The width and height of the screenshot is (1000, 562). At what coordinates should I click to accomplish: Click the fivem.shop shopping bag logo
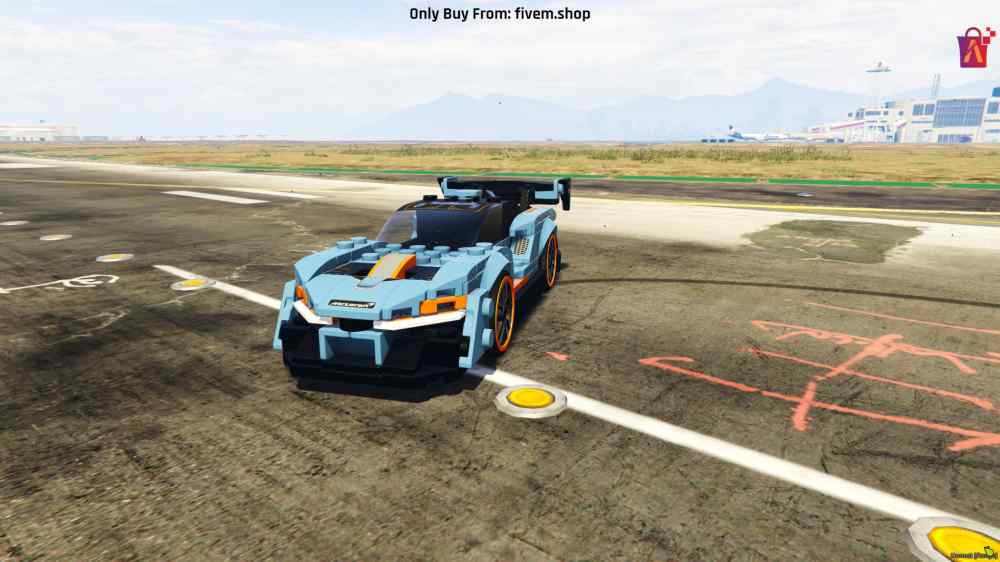975,47
